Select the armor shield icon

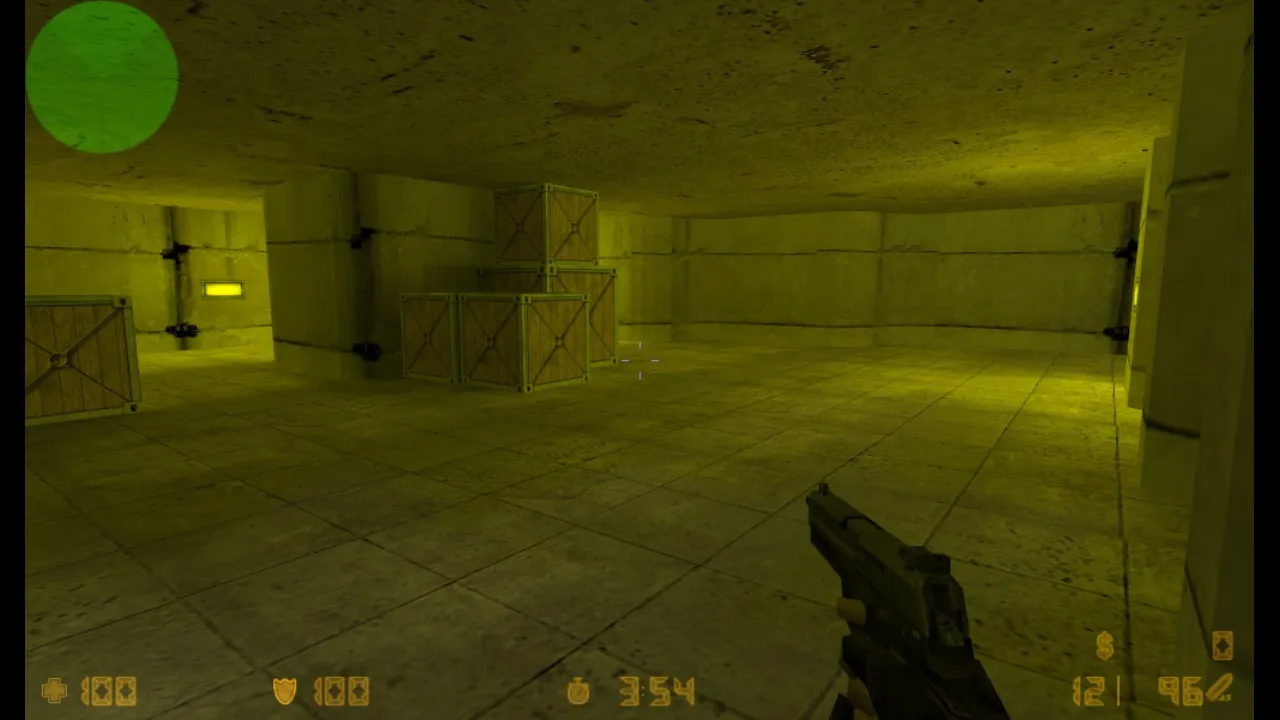tap(287, 690)
